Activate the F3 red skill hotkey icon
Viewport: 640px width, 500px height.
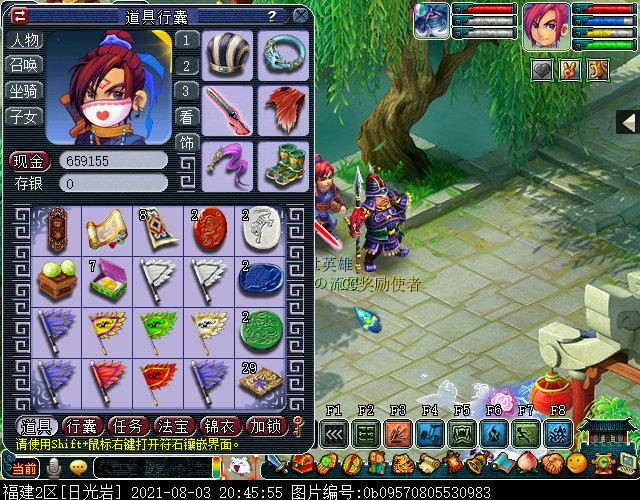click(397, 434)
